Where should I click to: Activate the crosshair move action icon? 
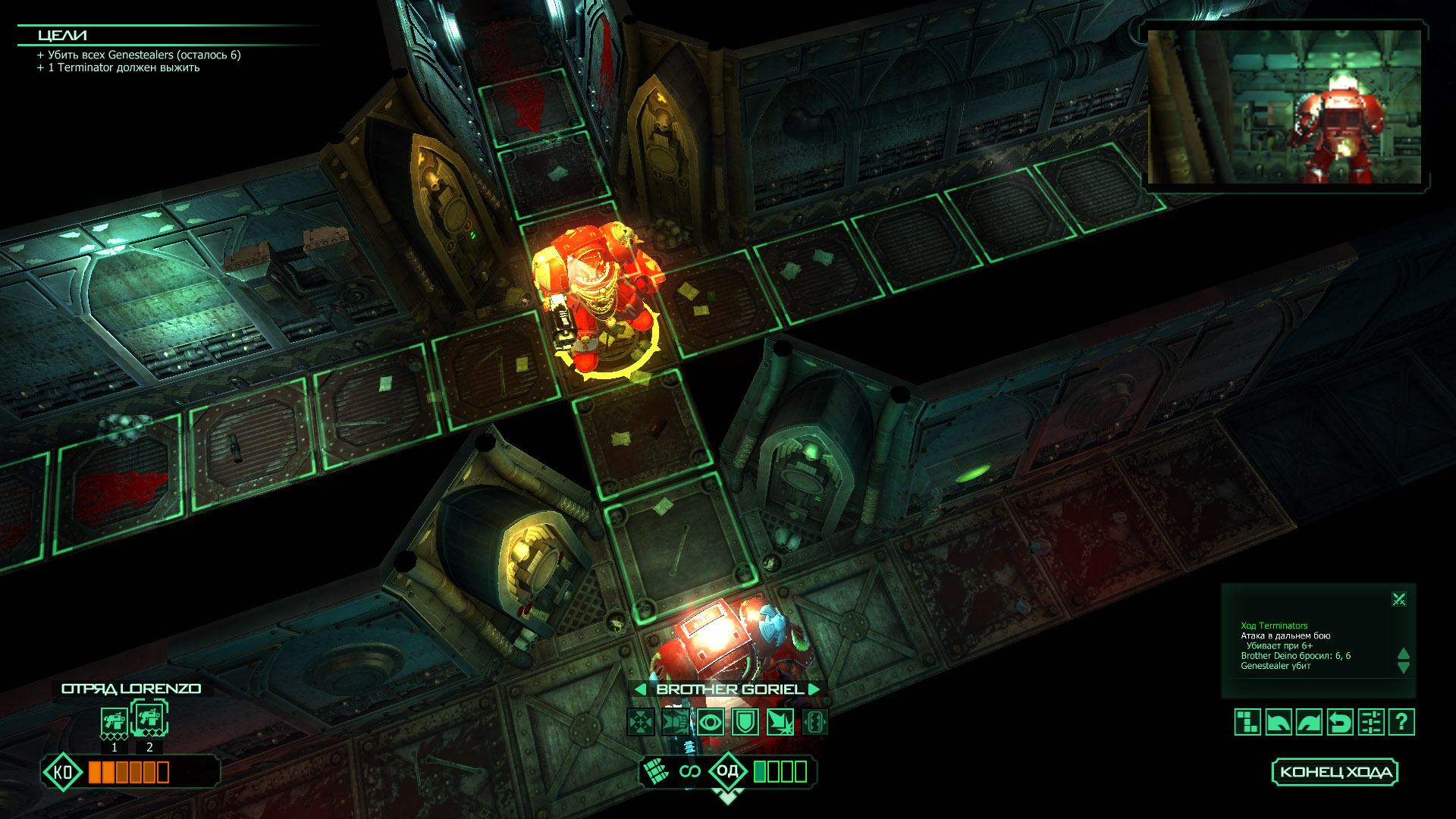click(641, 722)
